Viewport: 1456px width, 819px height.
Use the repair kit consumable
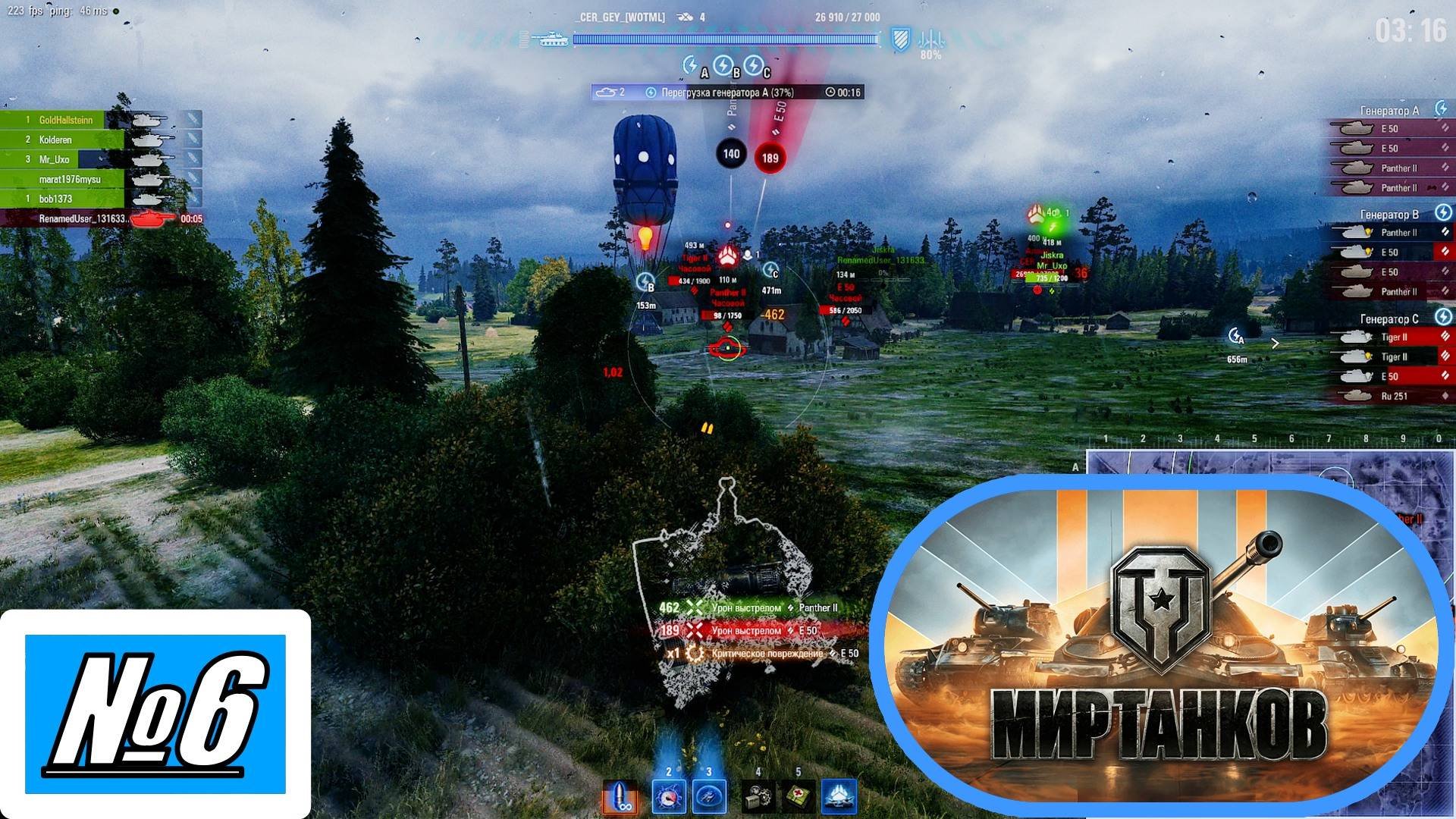pyautogui.click(x=758, y=797)
